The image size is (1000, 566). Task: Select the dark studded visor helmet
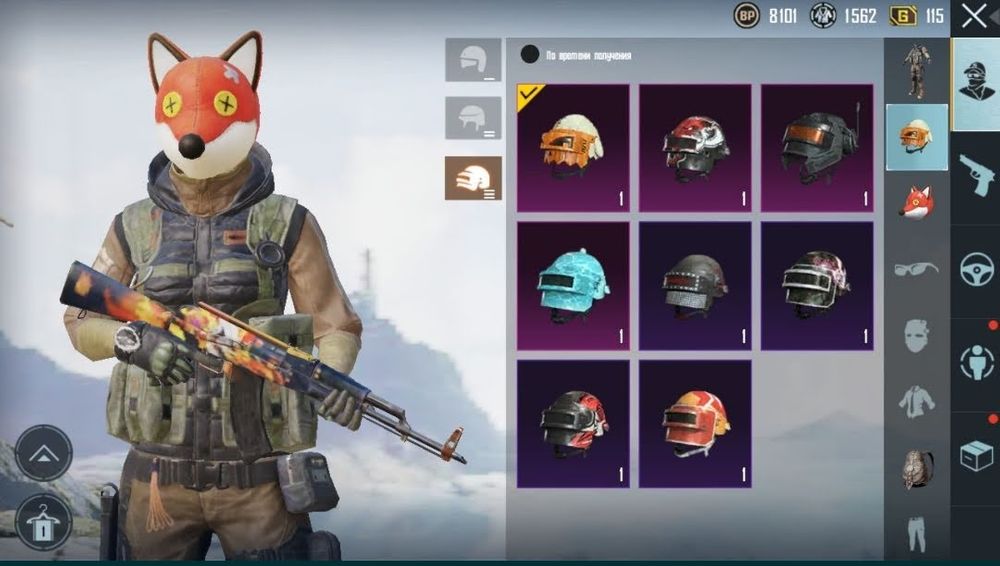coord(695,285)
